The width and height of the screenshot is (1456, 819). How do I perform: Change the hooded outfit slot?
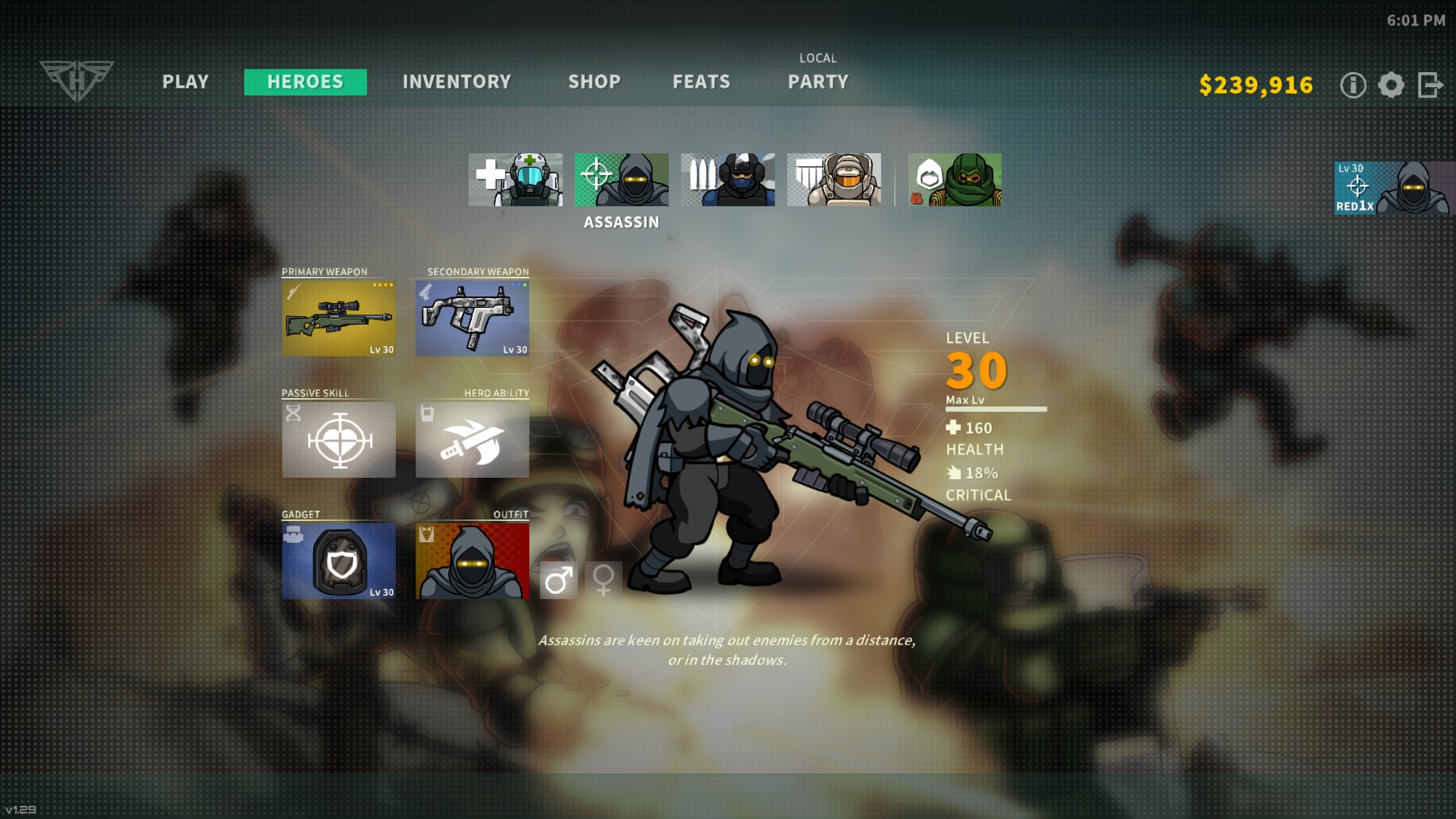[472, 561]
